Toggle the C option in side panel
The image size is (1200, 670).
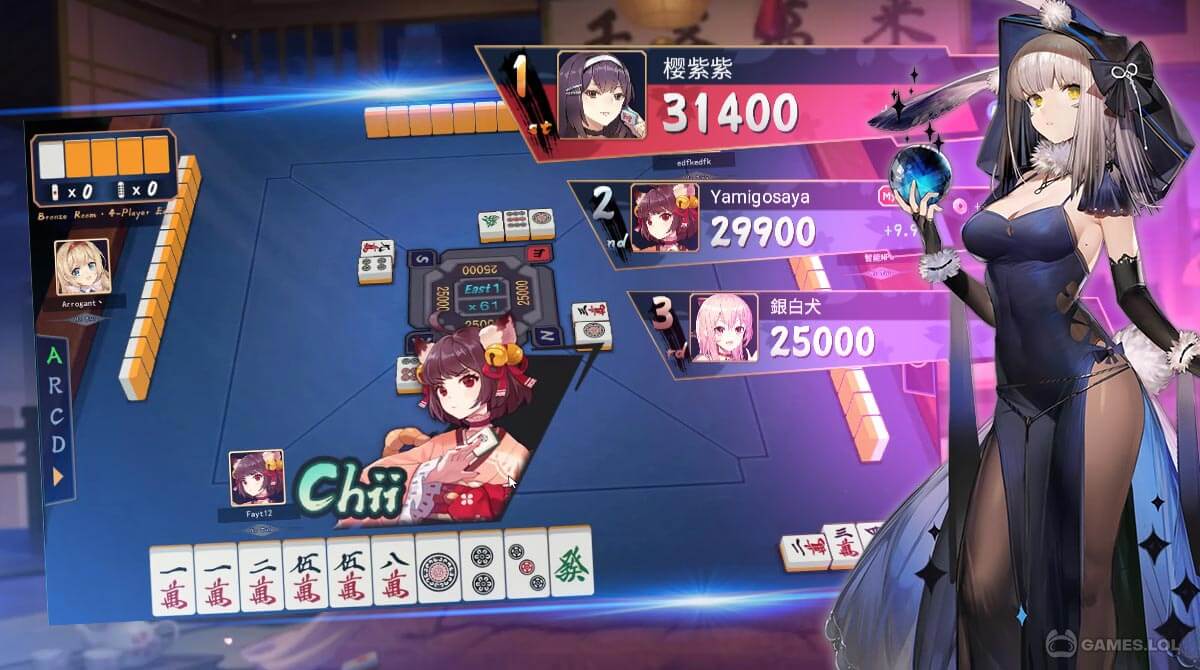pyautogui.click(x=57, y=414)
